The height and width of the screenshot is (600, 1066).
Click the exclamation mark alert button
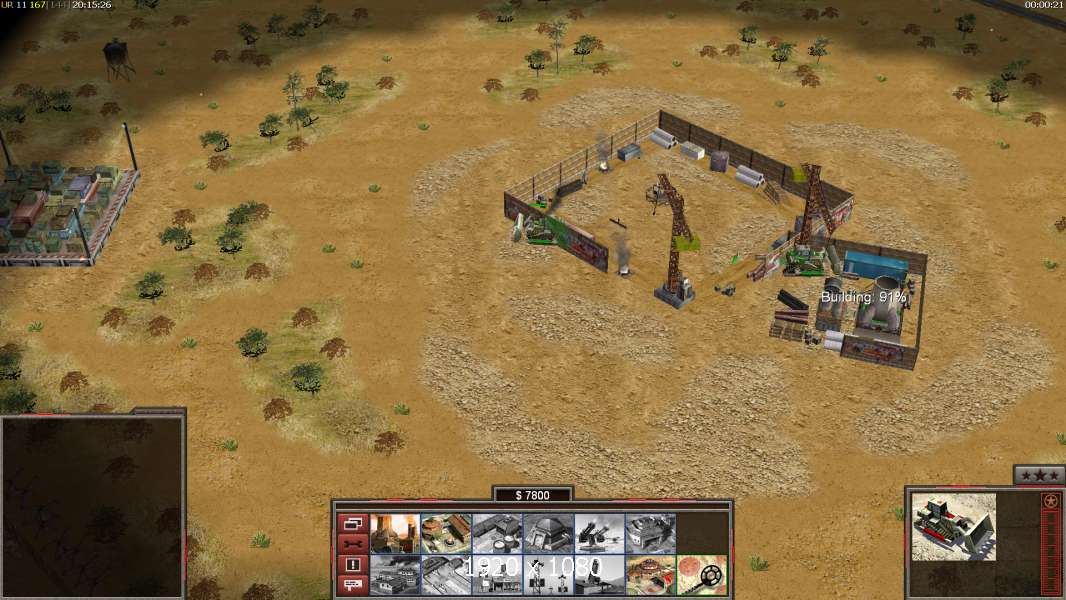pos(352,565)
